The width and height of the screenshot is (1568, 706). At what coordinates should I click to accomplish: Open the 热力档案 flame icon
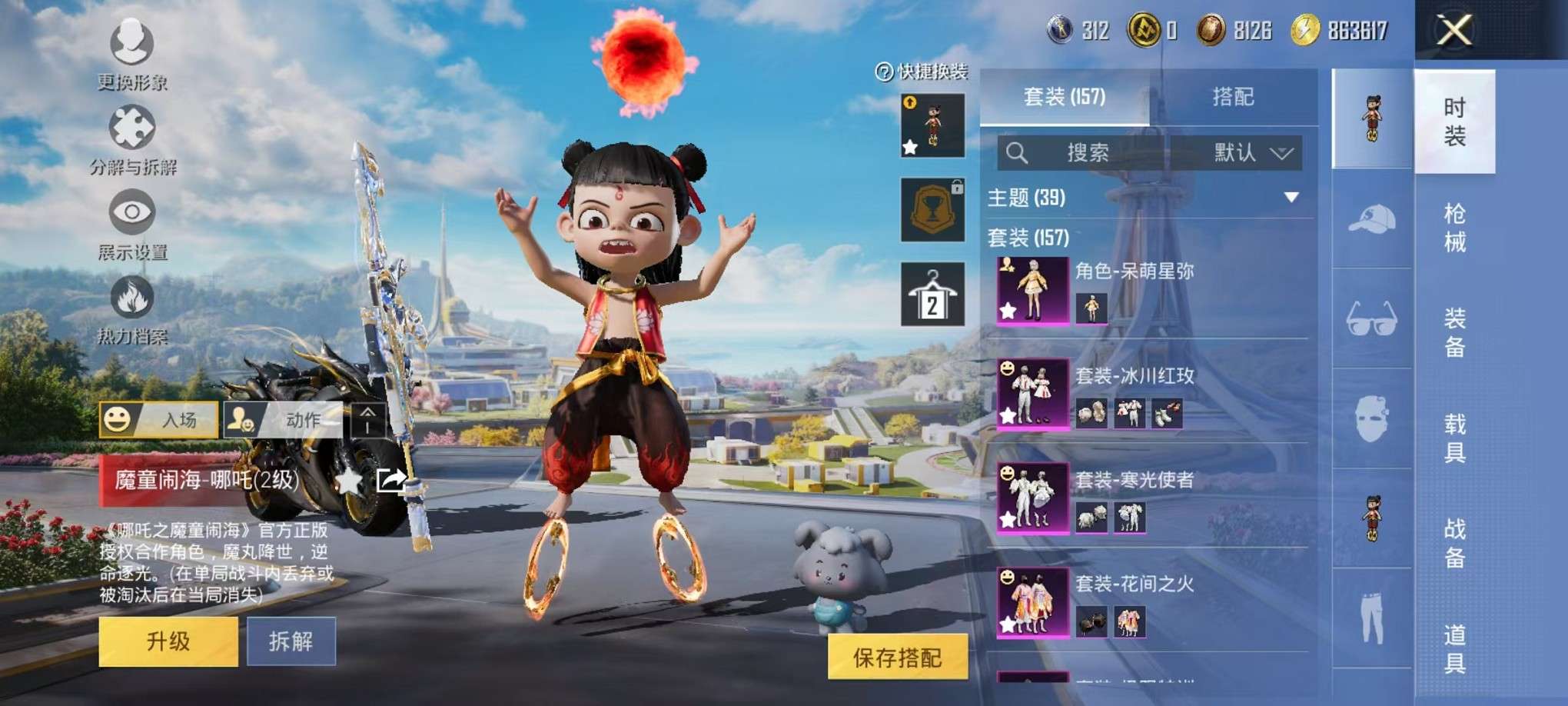click(x=132, y=308)
